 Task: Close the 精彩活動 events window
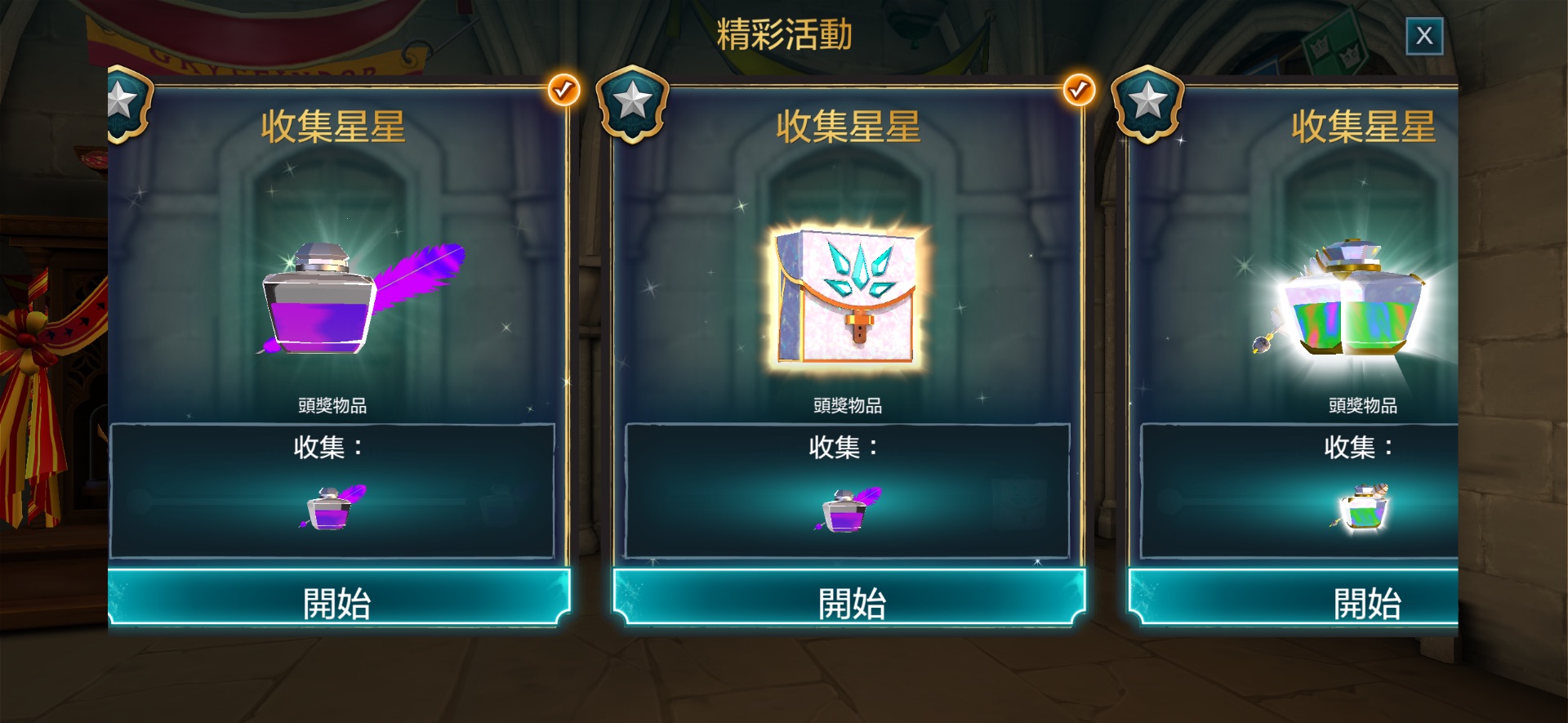pos(1424,36)
